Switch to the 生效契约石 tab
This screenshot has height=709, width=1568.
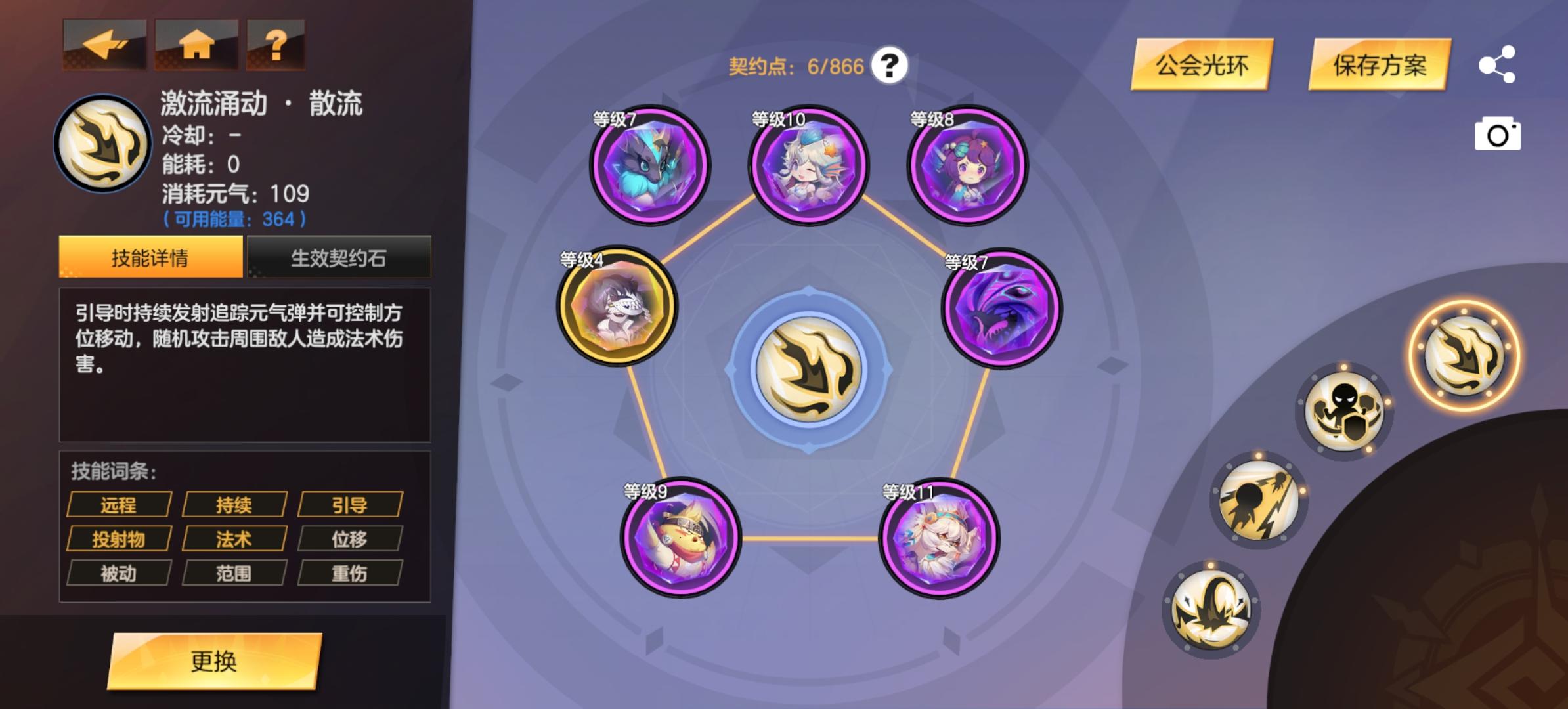coord(340,258)
